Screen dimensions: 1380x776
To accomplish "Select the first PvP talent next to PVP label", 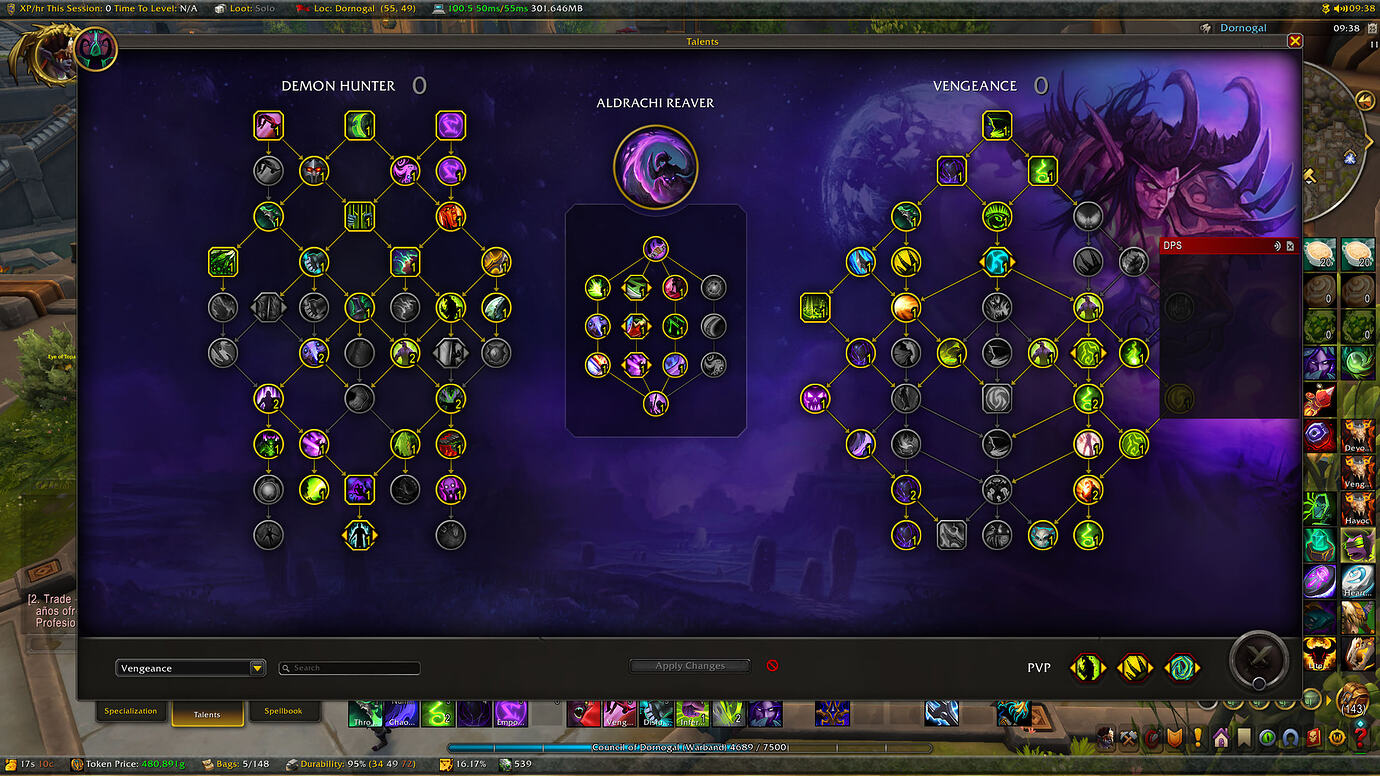I will coord(1087,667).
